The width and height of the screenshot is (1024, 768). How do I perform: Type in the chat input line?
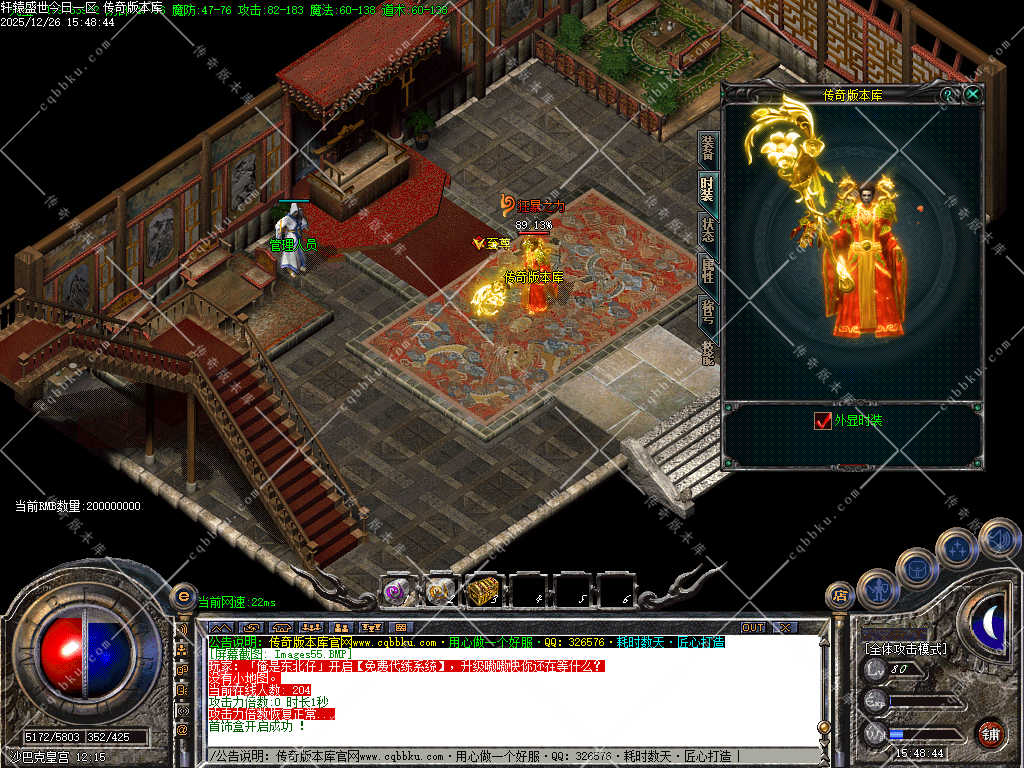500,757
